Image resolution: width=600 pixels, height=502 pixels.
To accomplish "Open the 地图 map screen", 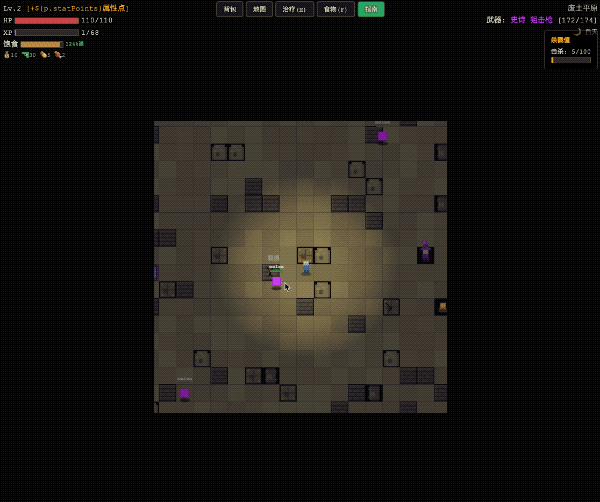I will pos(259,9).
